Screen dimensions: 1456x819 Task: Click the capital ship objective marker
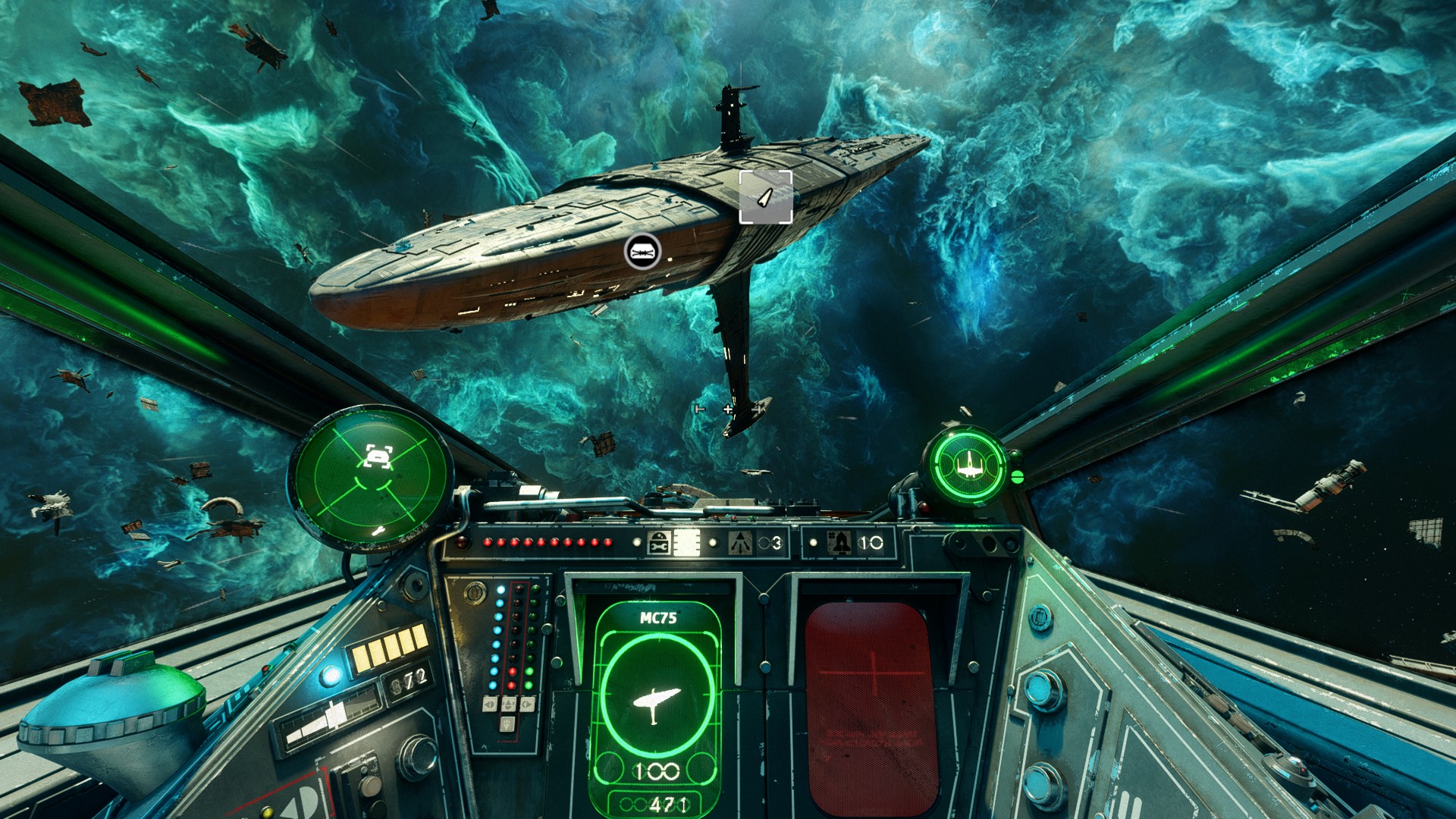[642, 251]
